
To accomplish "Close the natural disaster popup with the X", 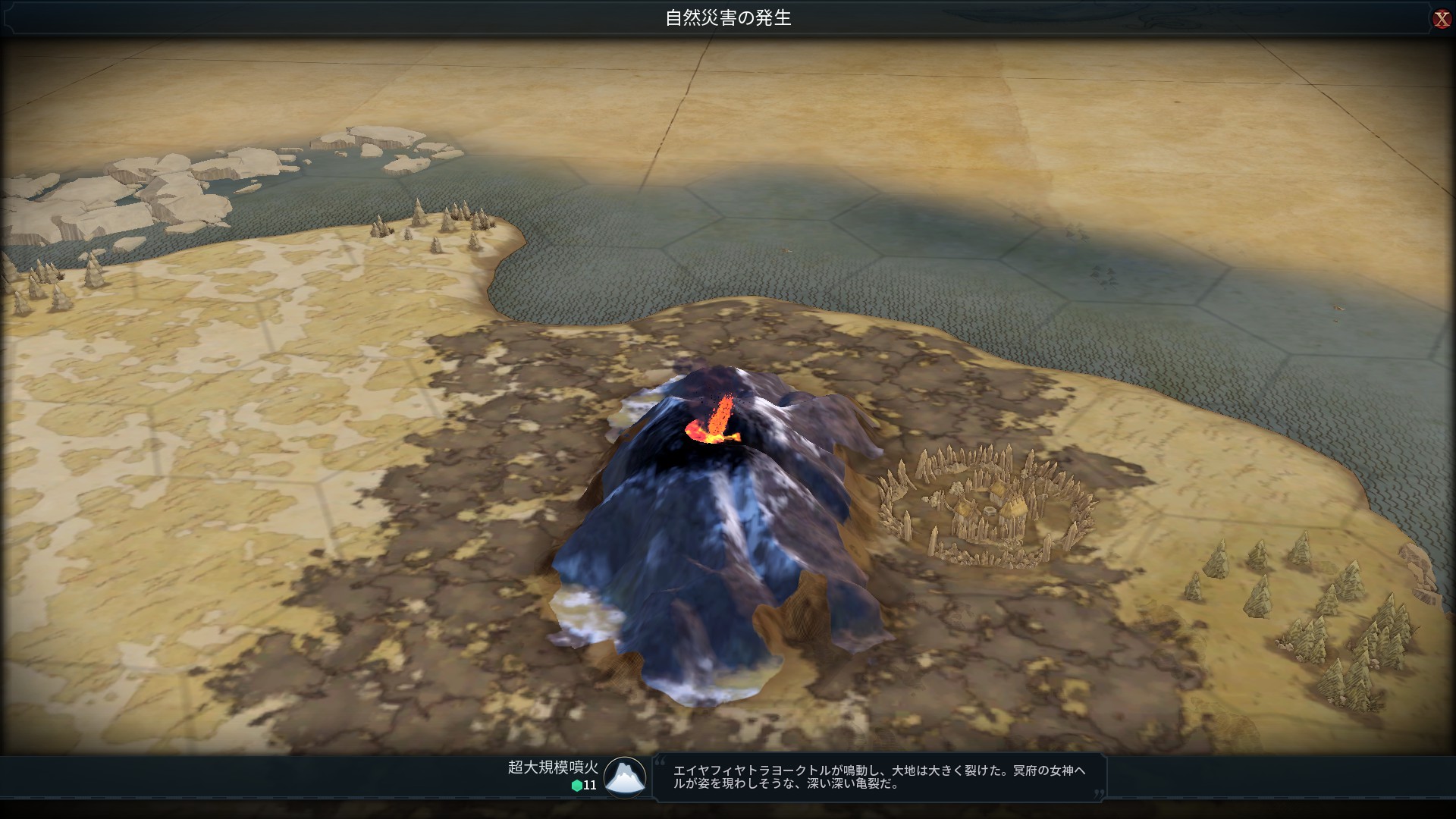I will (x=1442, y=19).
